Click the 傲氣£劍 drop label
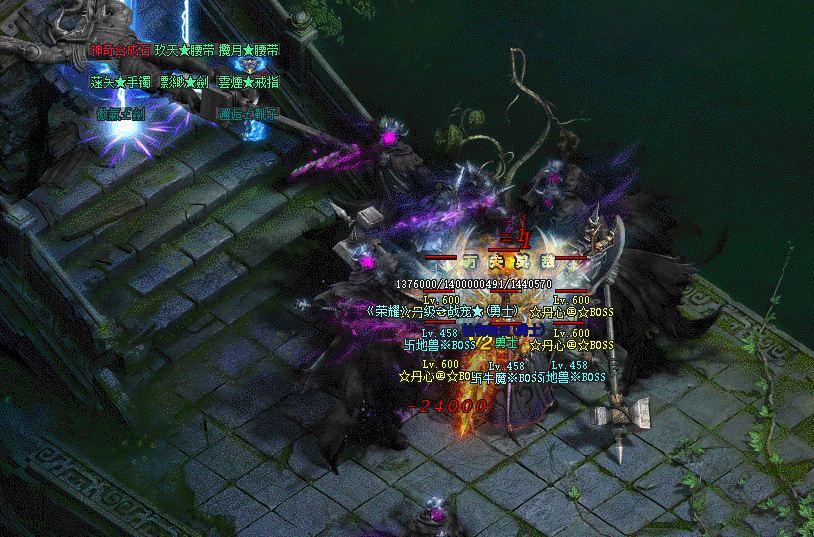Screen dimensions: 814x537 click(x=120, y=113)
